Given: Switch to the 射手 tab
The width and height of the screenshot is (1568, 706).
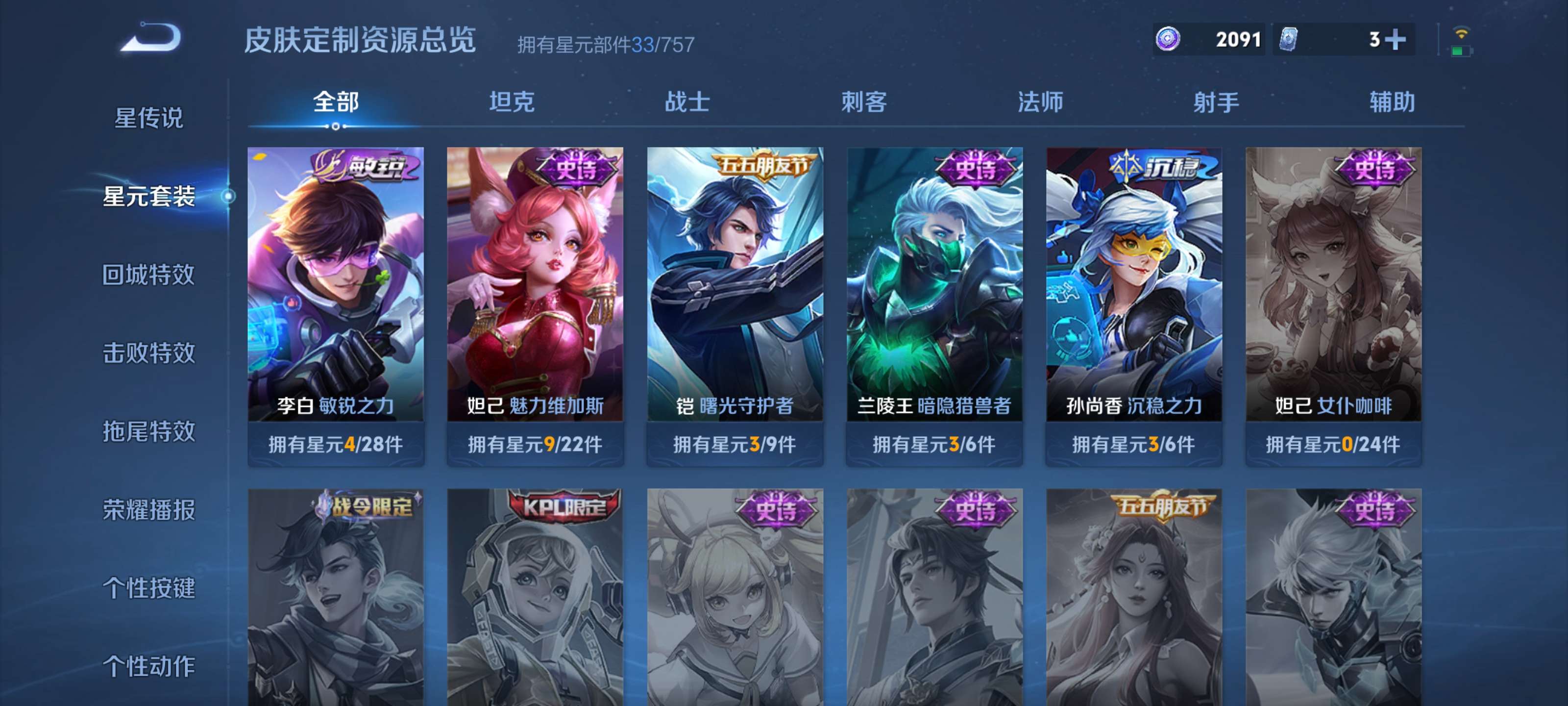Looking at the screenshot, I should click(x=1216, y=102).
